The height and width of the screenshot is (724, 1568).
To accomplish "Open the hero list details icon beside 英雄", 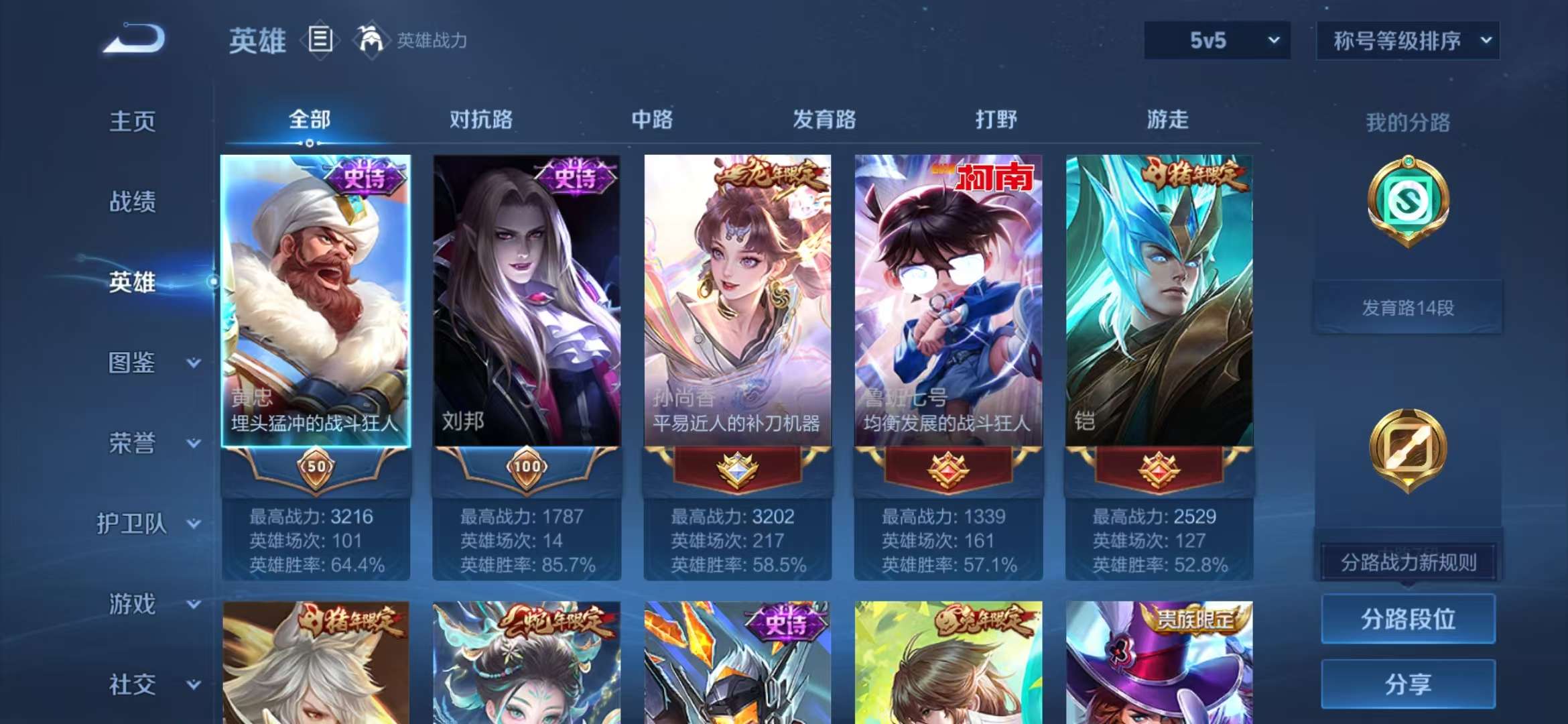I will tap(320, 39).
